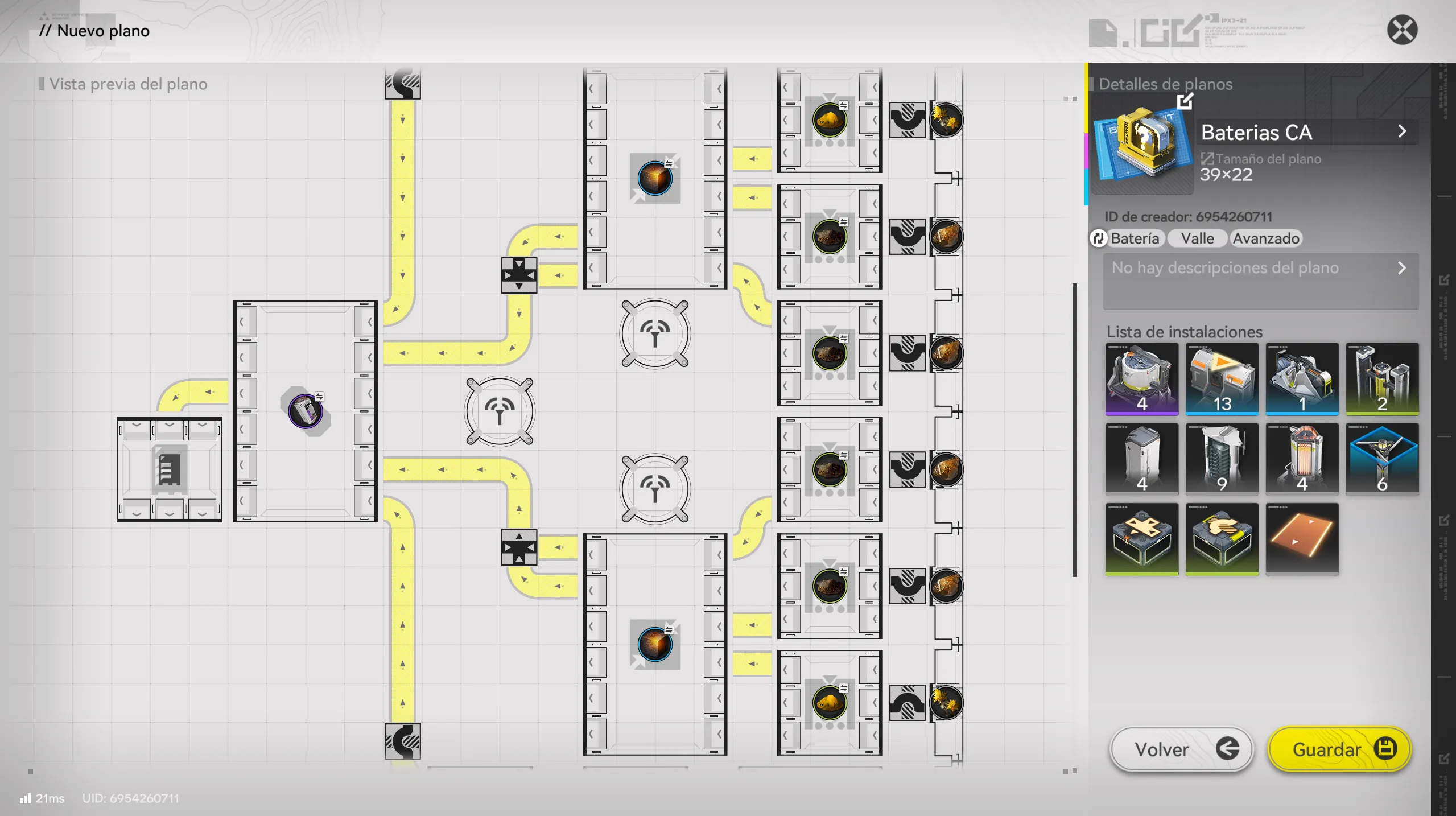Select the blue-framed facility with count 6
Viewport: 1456px width, 816px height.
(1382, 459)
